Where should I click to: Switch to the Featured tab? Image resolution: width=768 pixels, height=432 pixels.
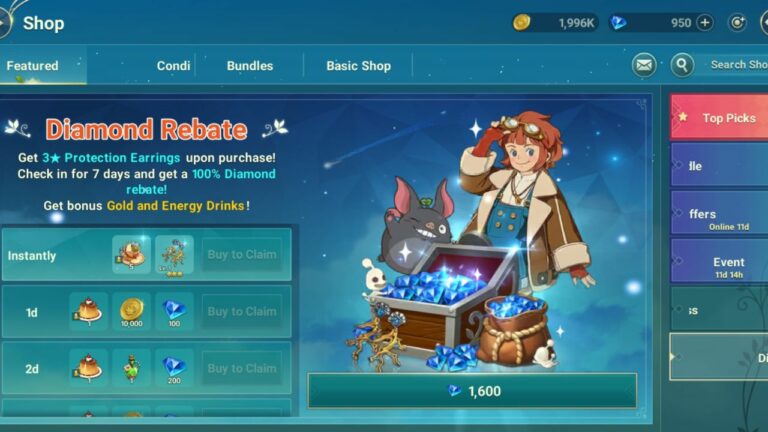point(33,66)
